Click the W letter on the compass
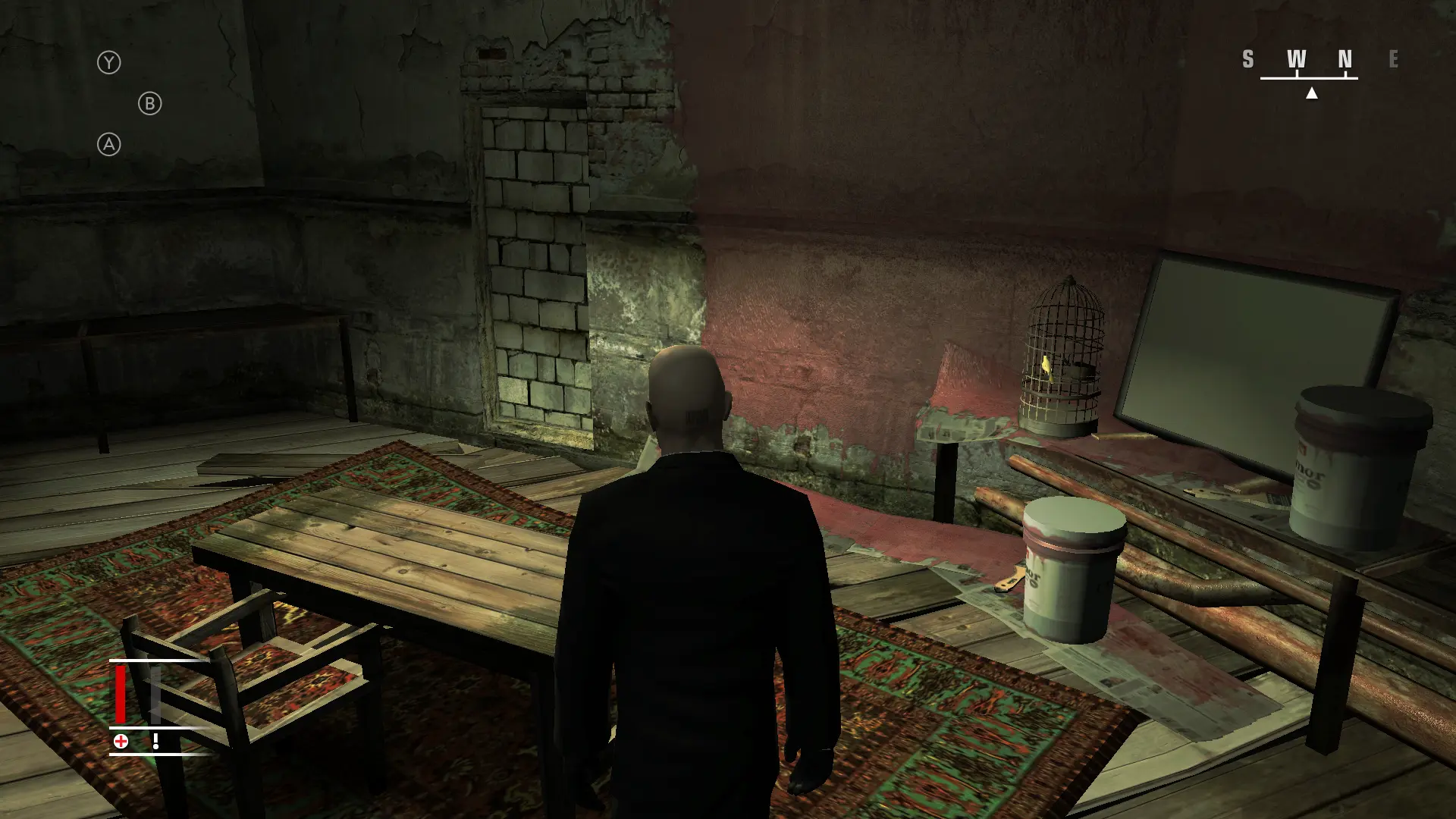The image size is (1456, 819). (x=1298, y=58)
